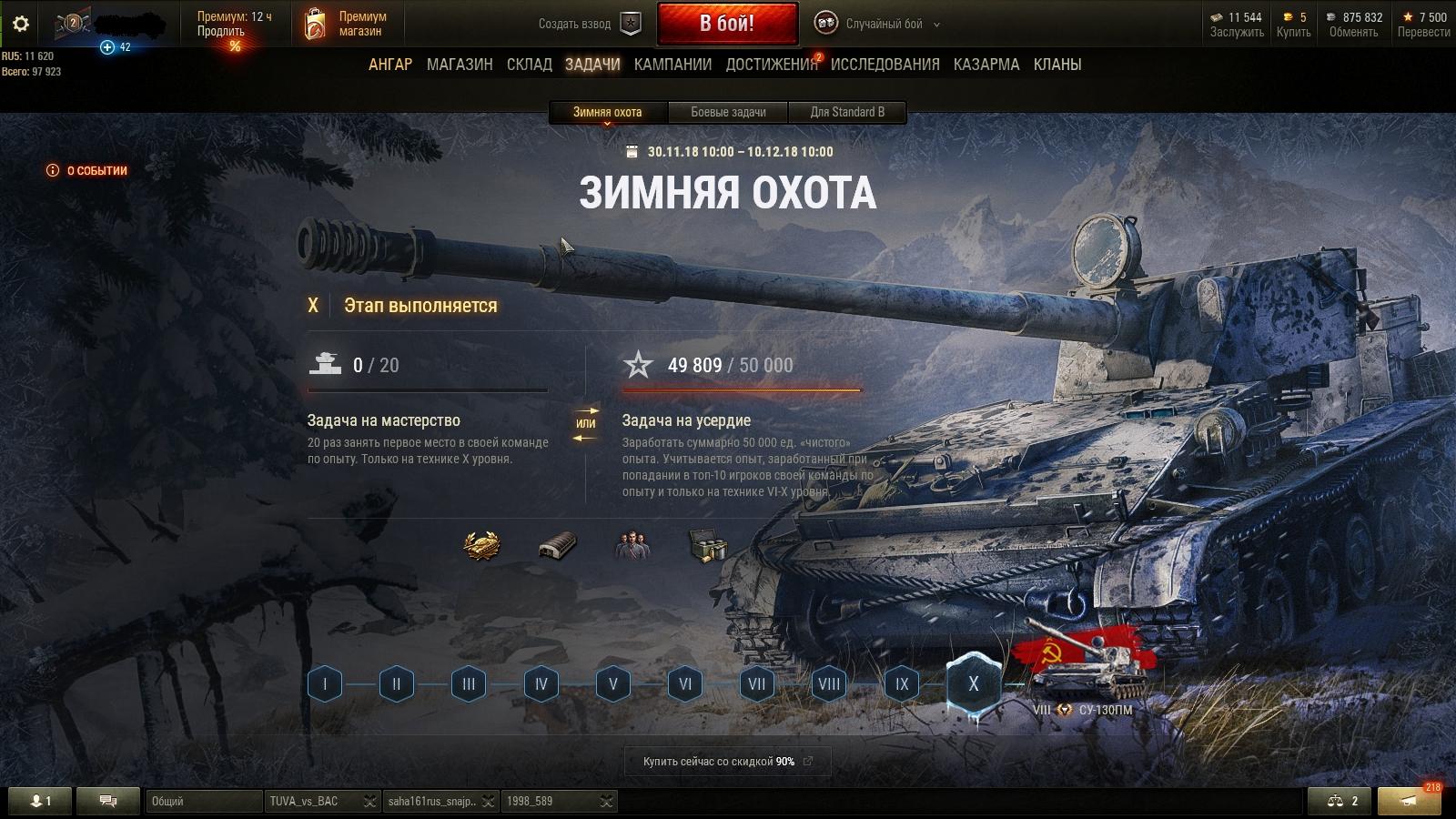
Task: Close the saha161rus_snajp chat tab
Action: (490, 803)
